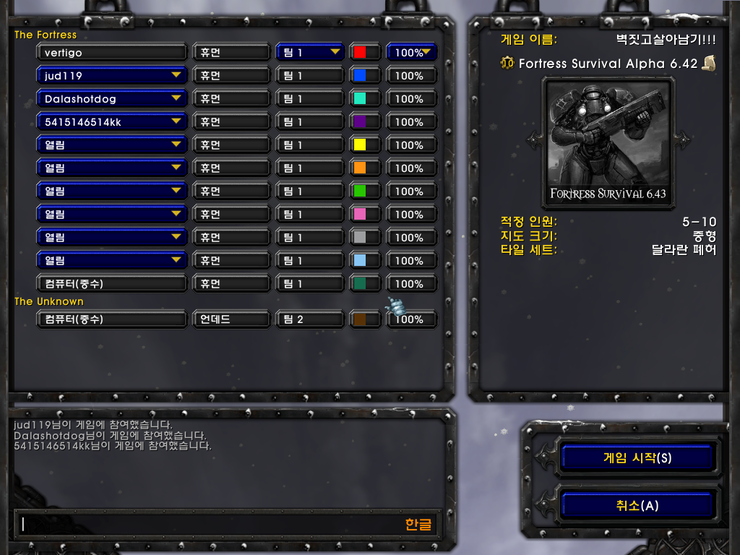Open the Dalashotdog player slot dropdown
The width and height of the screenshot is (740, 555).
(112, 98)
